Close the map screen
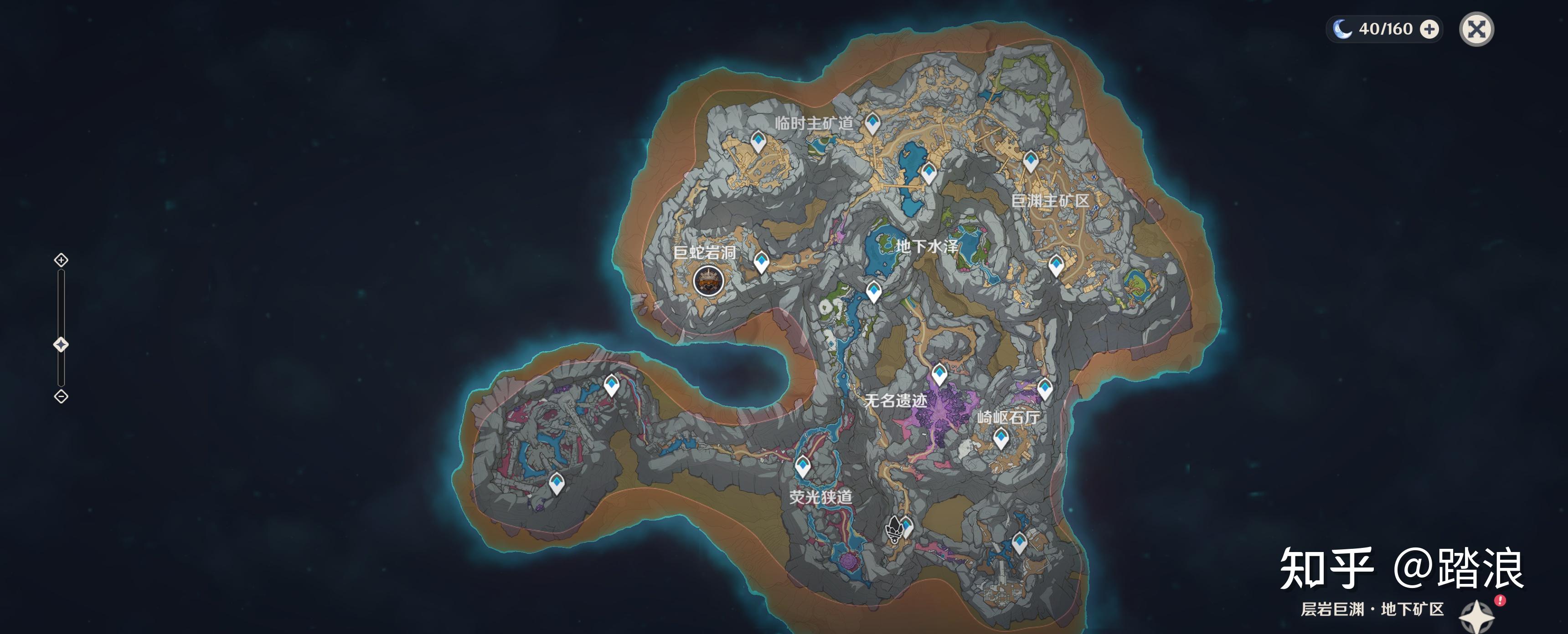The height and width of the screenshot is (634, 1568). (x=1476, y=29)
